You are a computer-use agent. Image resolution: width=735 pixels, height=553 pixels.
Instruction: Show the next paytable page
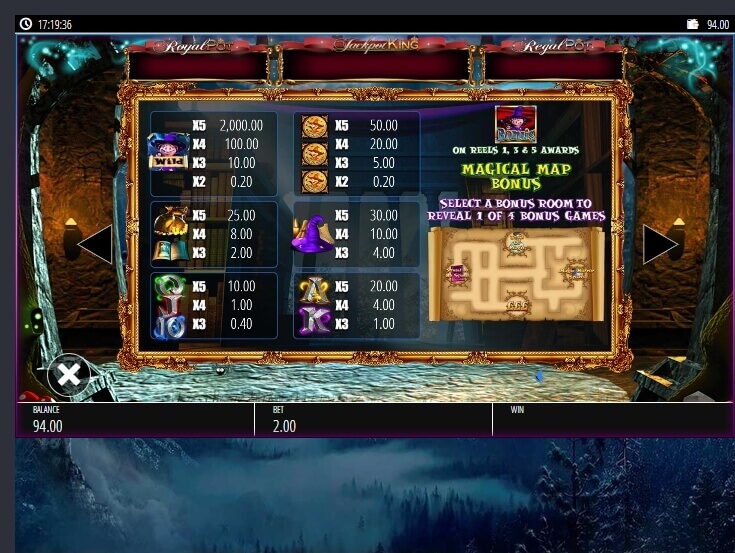pyautogui.click(x=659, y=244)
